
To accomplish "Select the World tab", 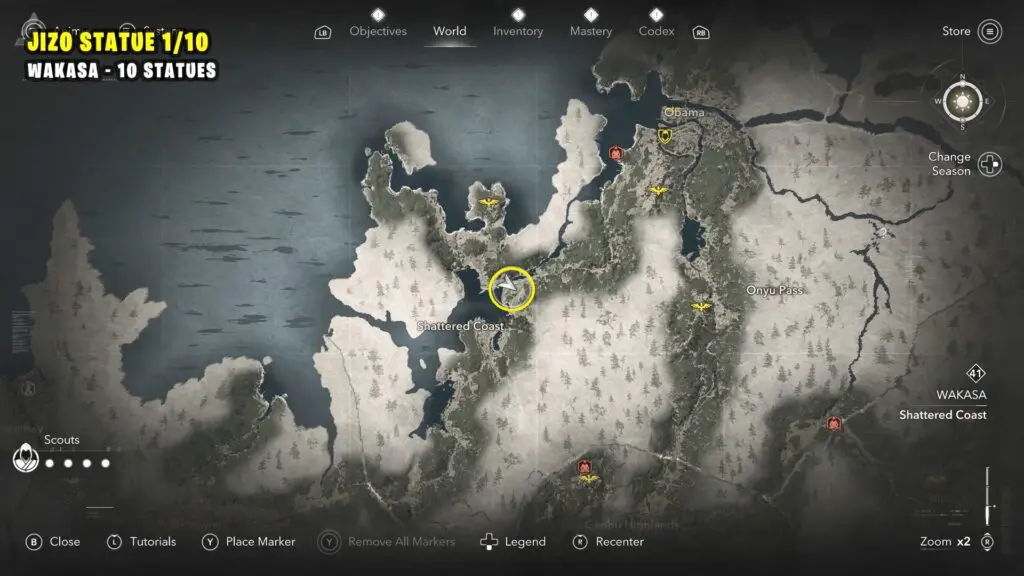I will pyautogui.click(x=450, y=31).
